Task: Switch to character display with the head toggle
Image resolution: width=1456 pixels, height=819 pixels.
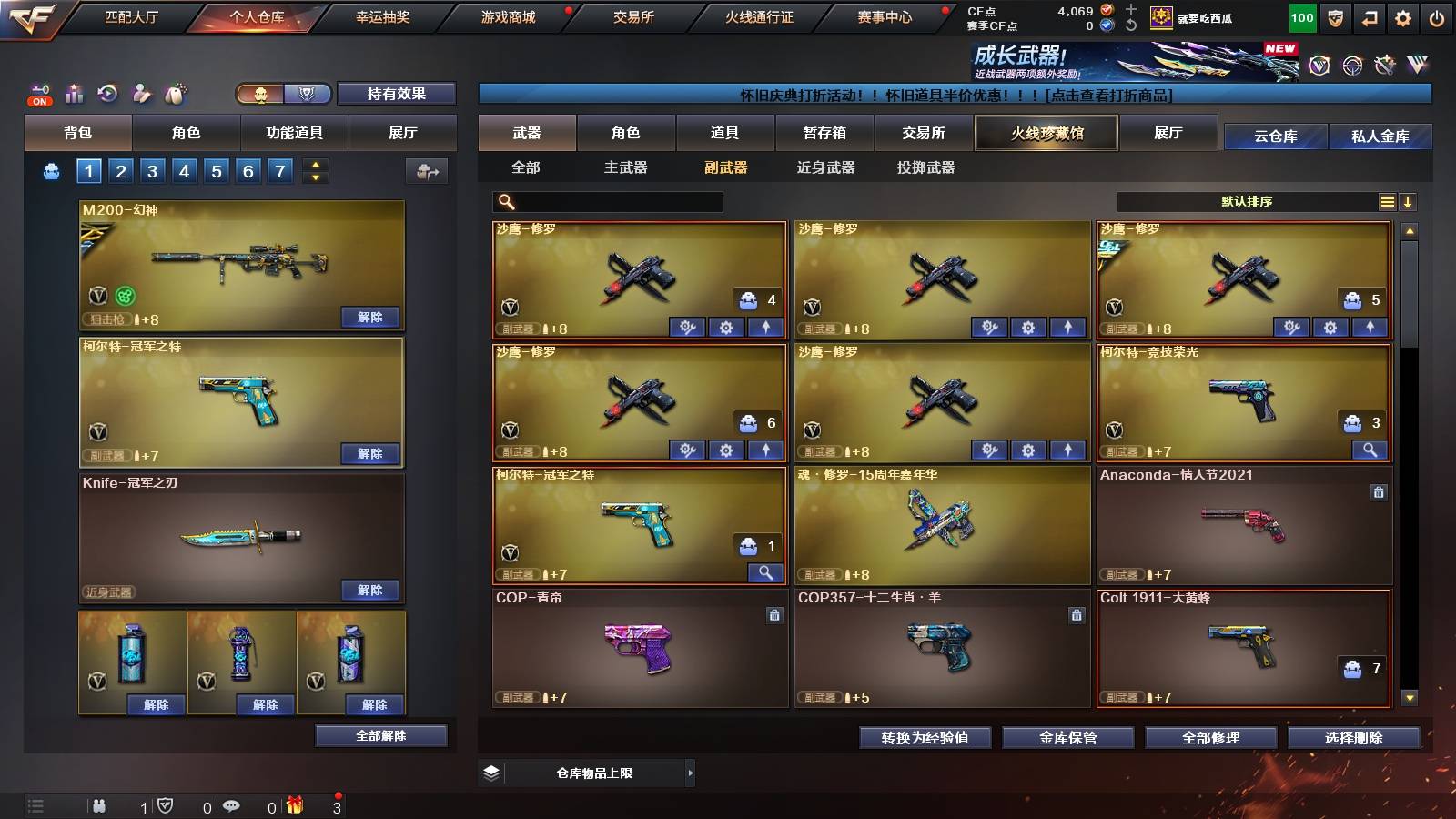Action: 259,94
